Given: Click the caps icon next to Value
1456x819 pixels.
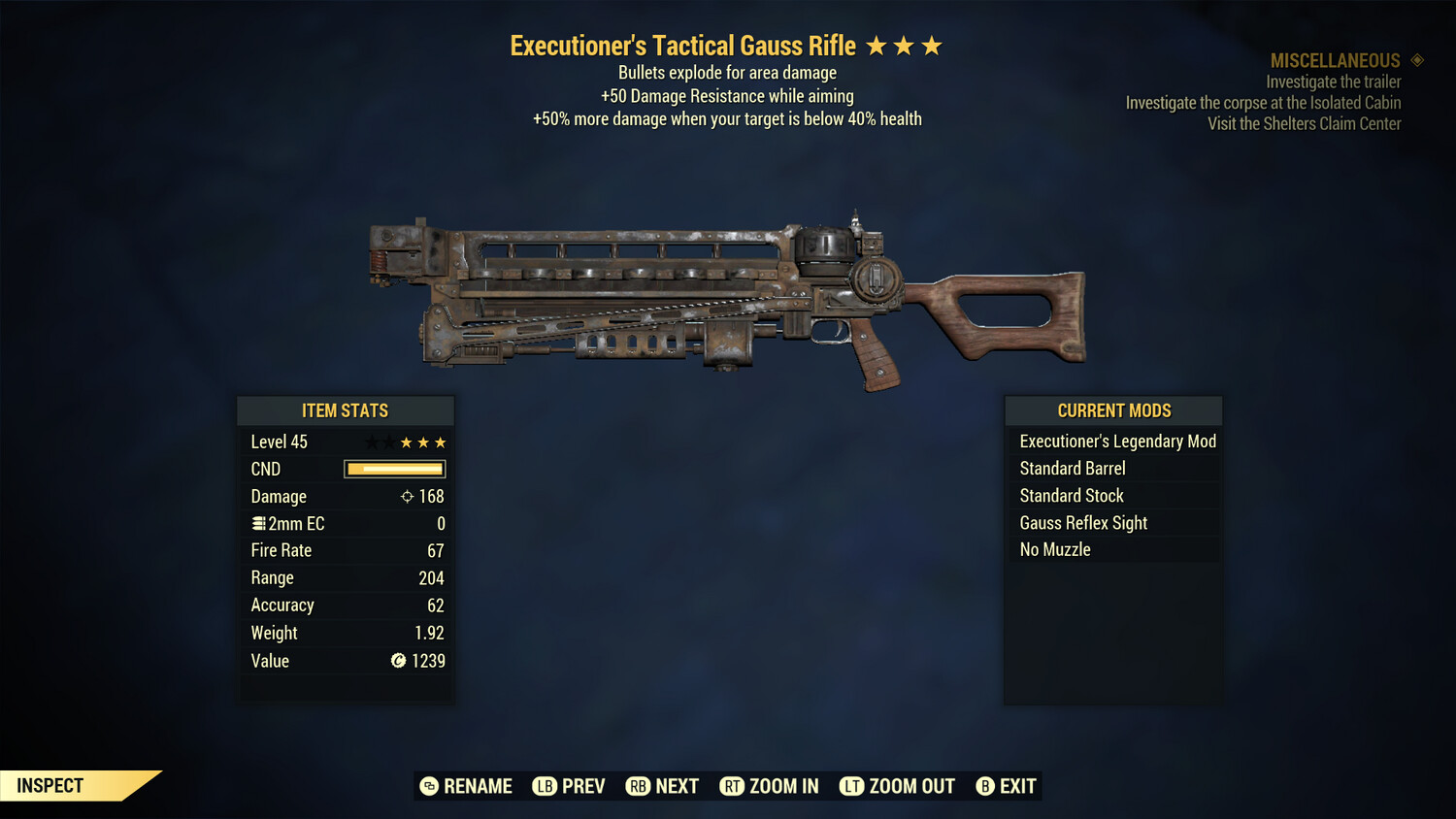Looking at the screenshot, I should click(397, 661).
